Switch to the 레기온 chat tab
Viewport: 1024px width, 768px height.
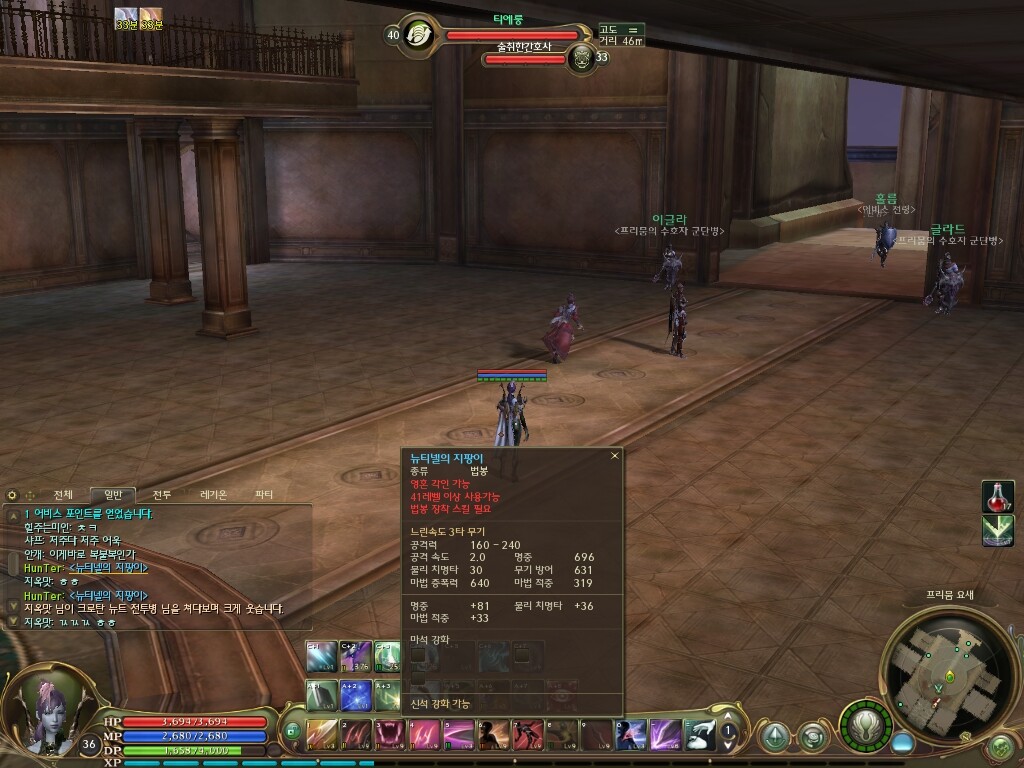coord(213,495)
